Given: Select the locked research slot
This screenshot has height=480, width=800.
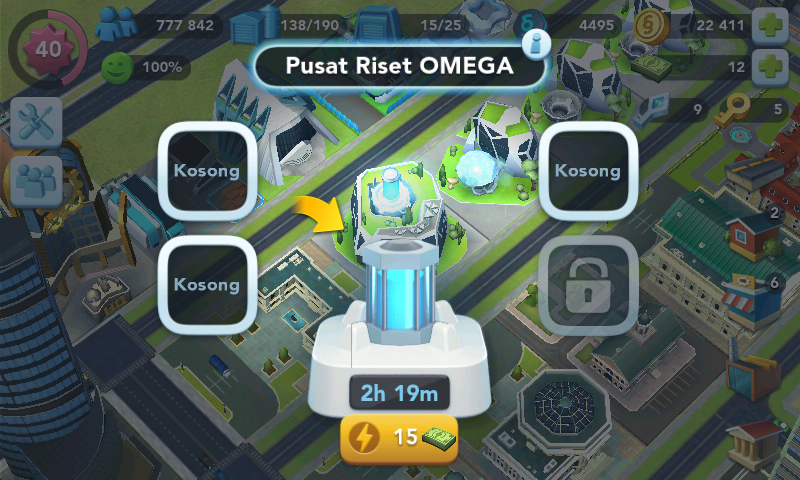Looking at the screenshot, I should point(587,286).
